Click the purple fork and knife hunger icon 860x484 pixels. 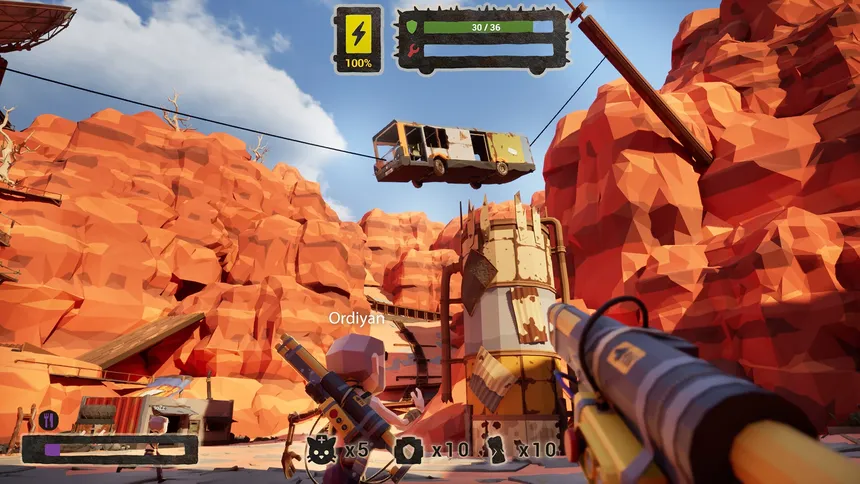[x=48, y=420]
